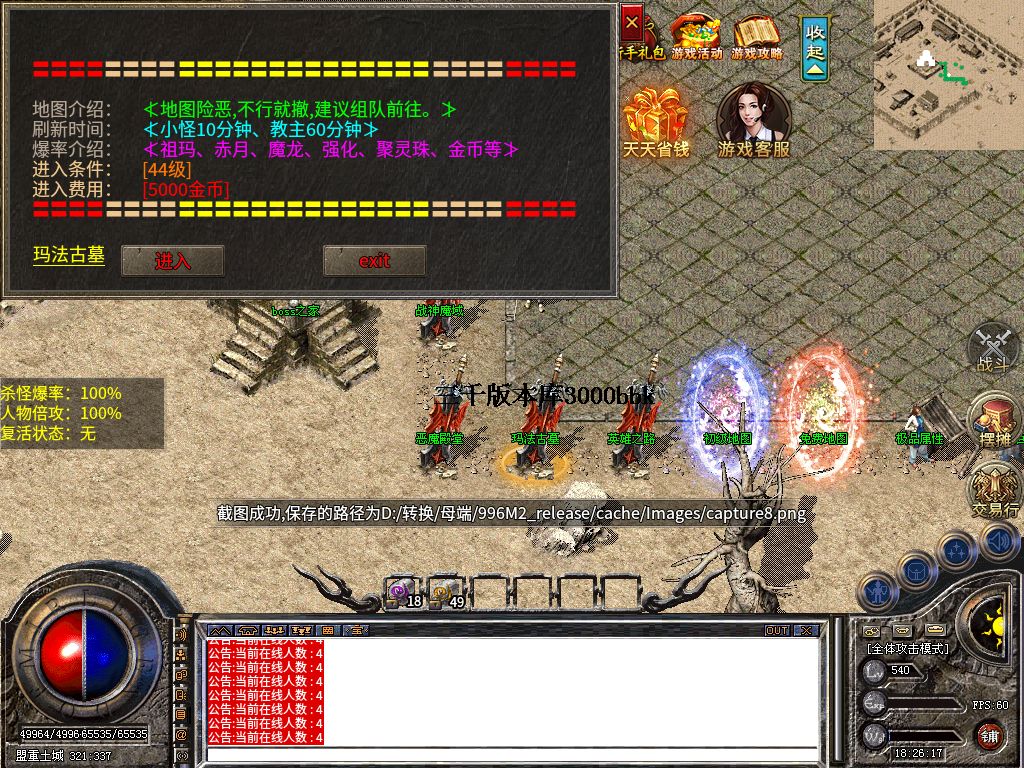1024x768 pixels.
Task: Open the character equipment round button
Action: [879, 592]
